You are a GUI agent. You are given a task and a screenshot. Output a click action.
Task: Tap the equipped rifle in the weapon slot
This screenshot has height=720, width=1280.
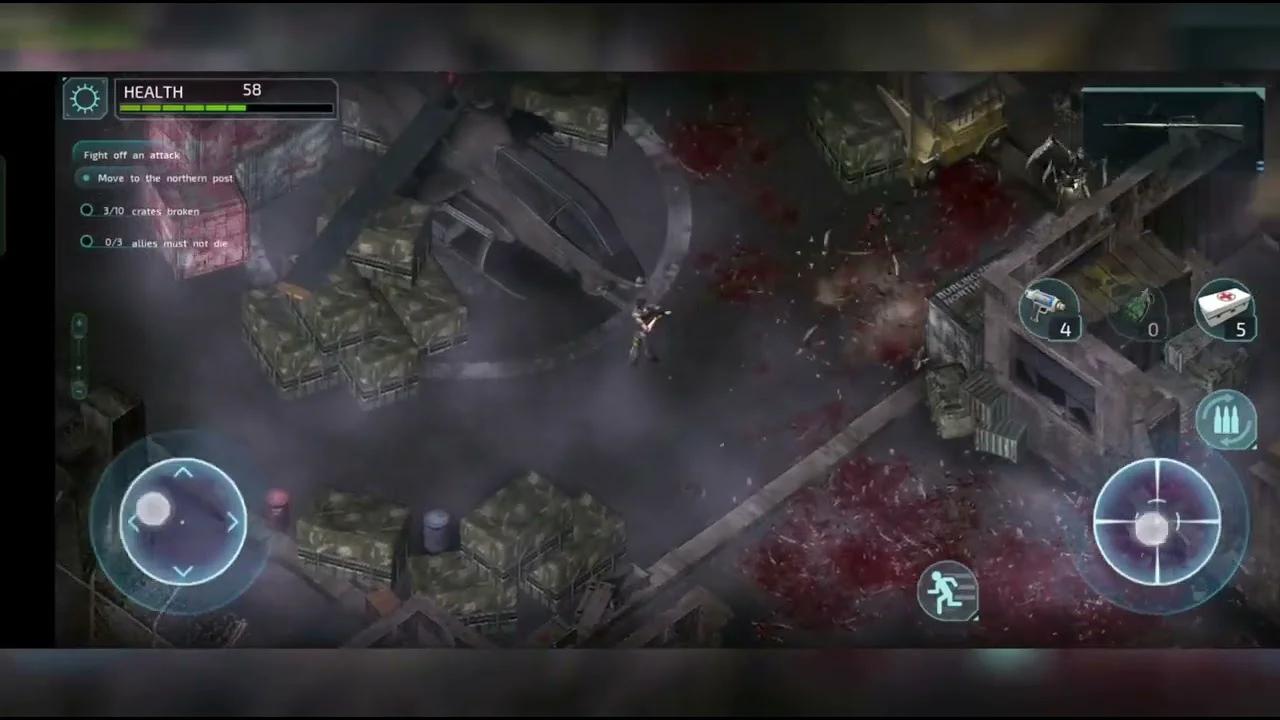(1170, 125)
